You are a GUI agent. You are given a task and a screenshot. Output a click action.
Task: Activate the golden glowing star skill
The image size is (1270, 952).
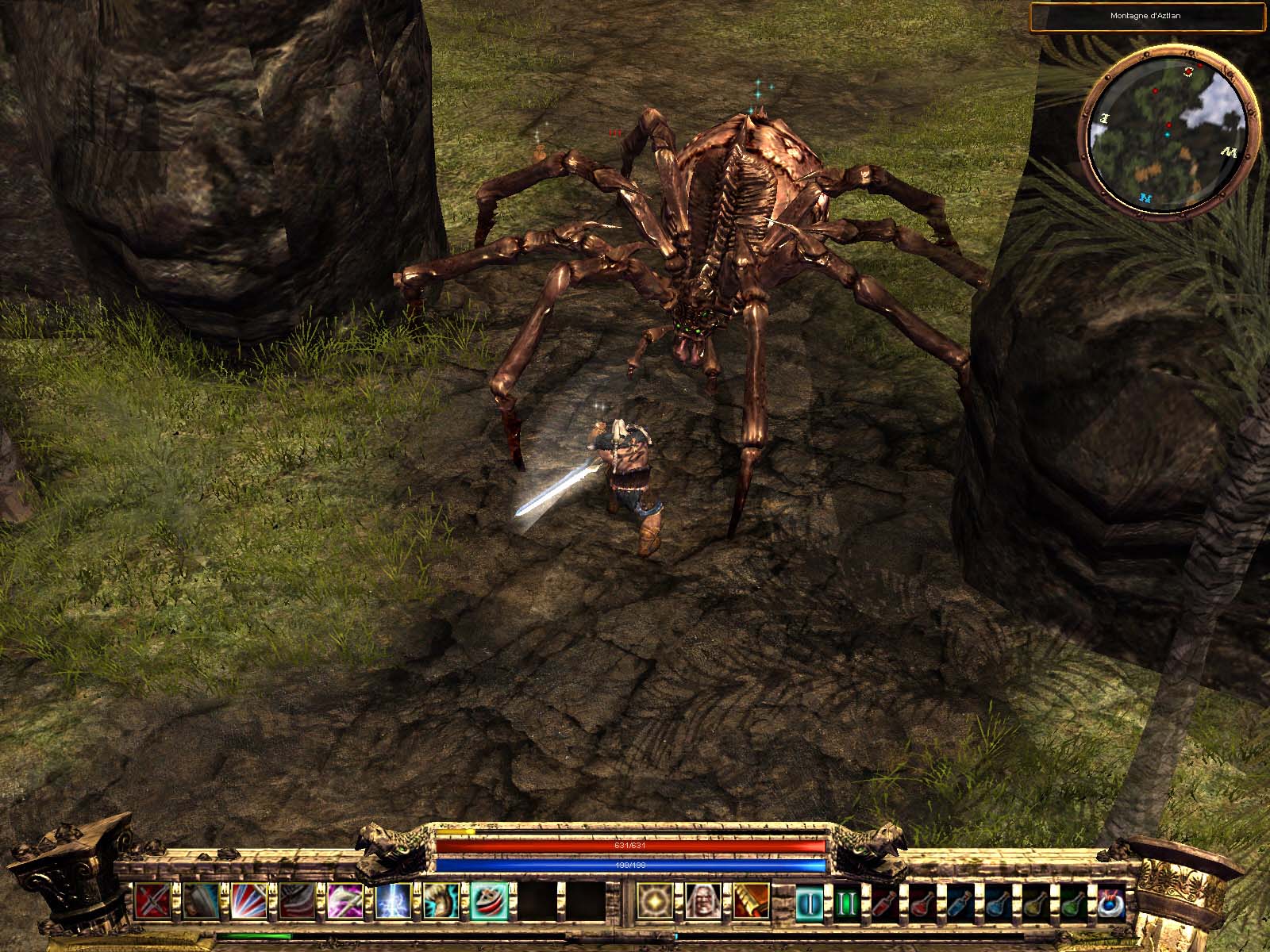tap(655, 900)
